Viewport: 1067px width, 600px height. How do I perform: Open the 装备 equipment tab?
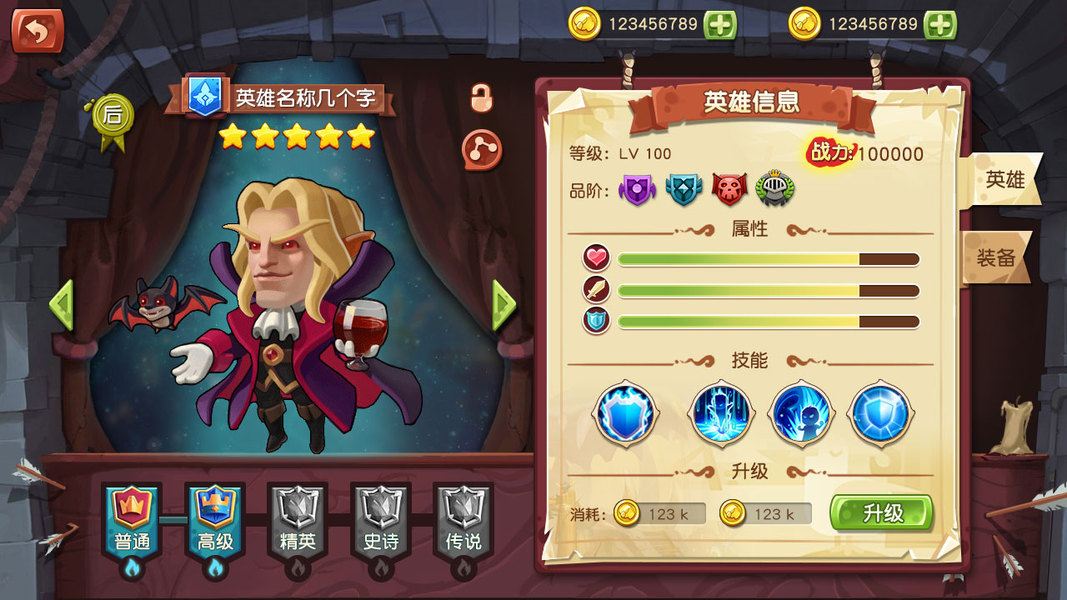(x=996, y=257)
